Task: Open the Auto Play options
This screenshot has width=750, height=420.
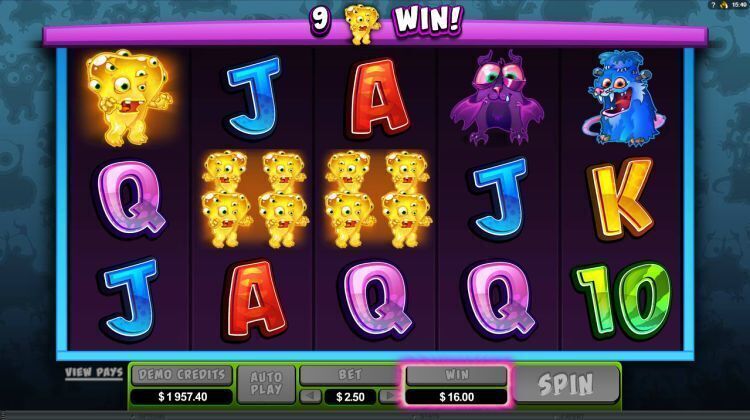Action: pyautogui.click(x=266, y=384)
